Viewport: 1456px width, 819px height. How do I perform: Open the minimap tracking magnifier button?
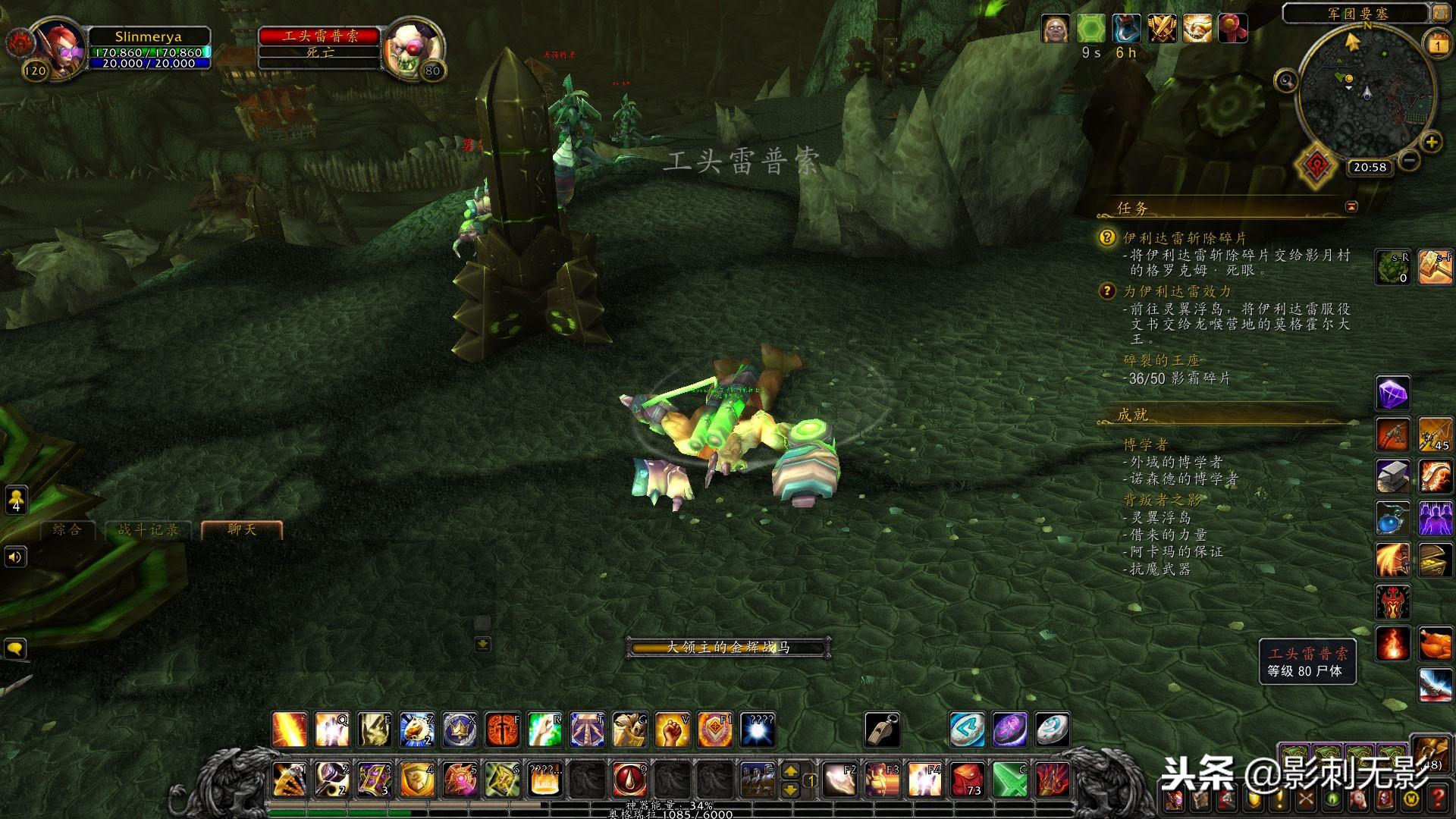point(1286,80)
